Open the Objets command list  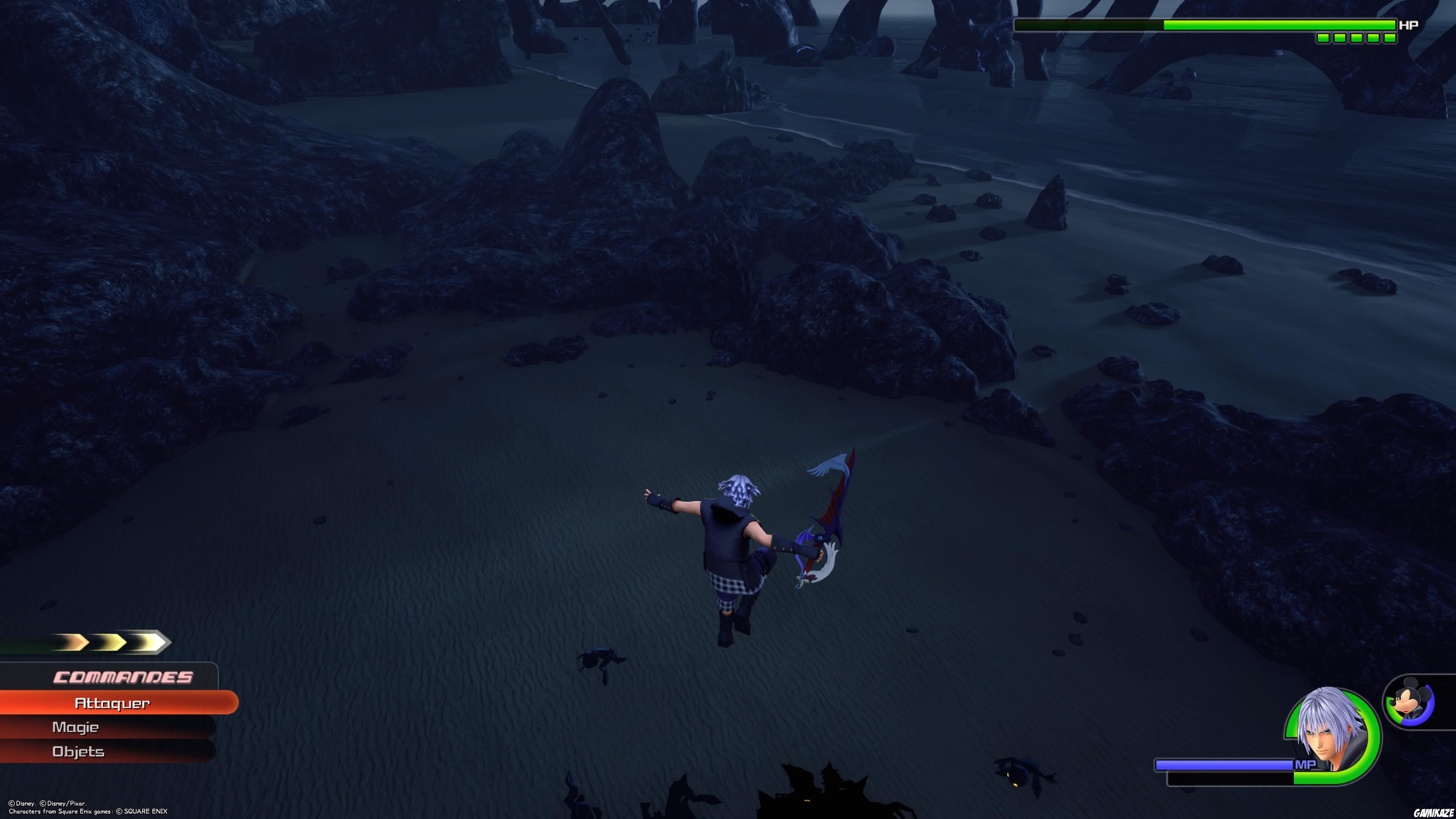(78, 752)
